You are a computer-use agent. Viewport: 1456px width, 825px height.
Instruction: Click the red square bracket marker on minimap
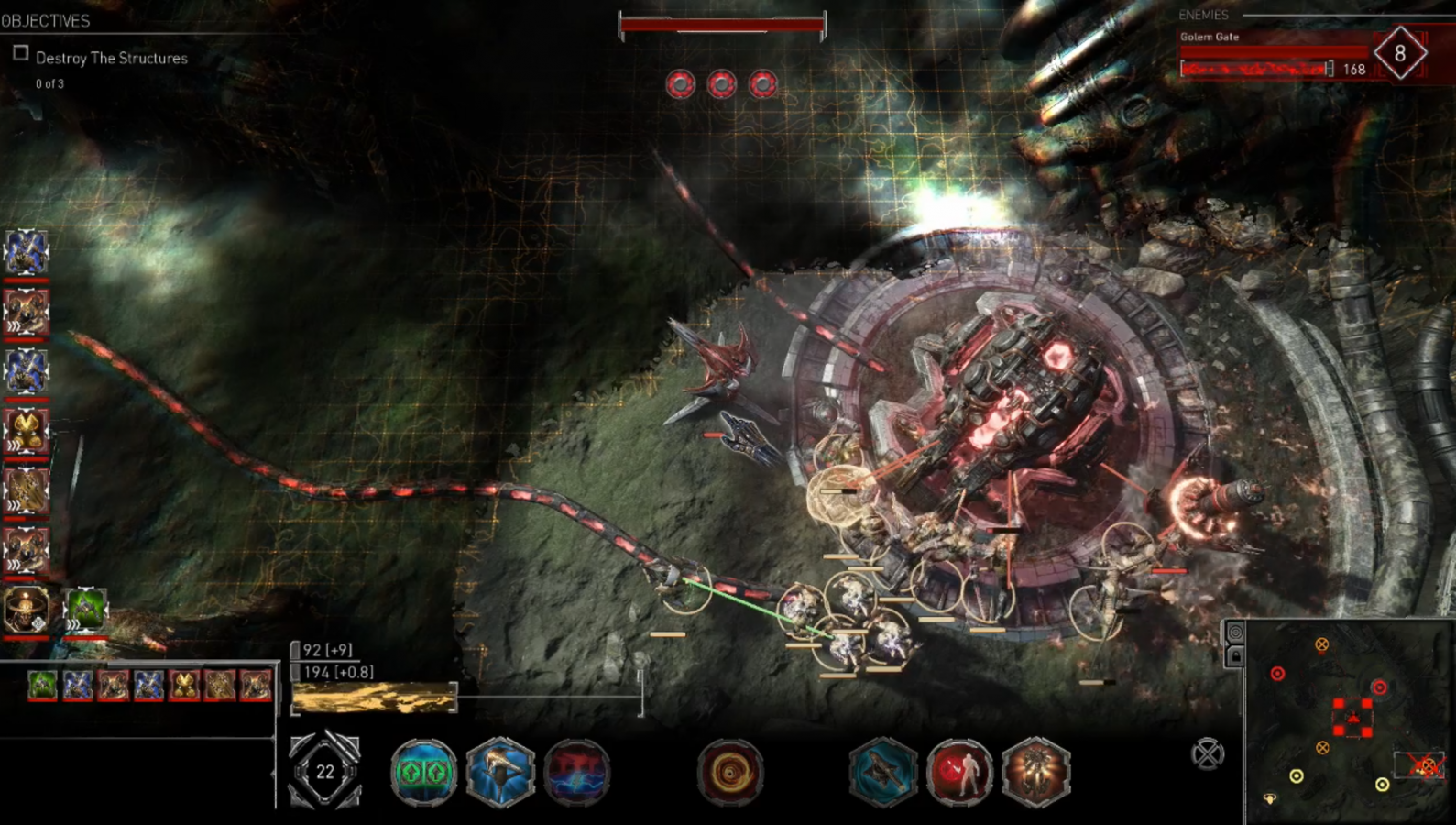tap(1352, 717)
